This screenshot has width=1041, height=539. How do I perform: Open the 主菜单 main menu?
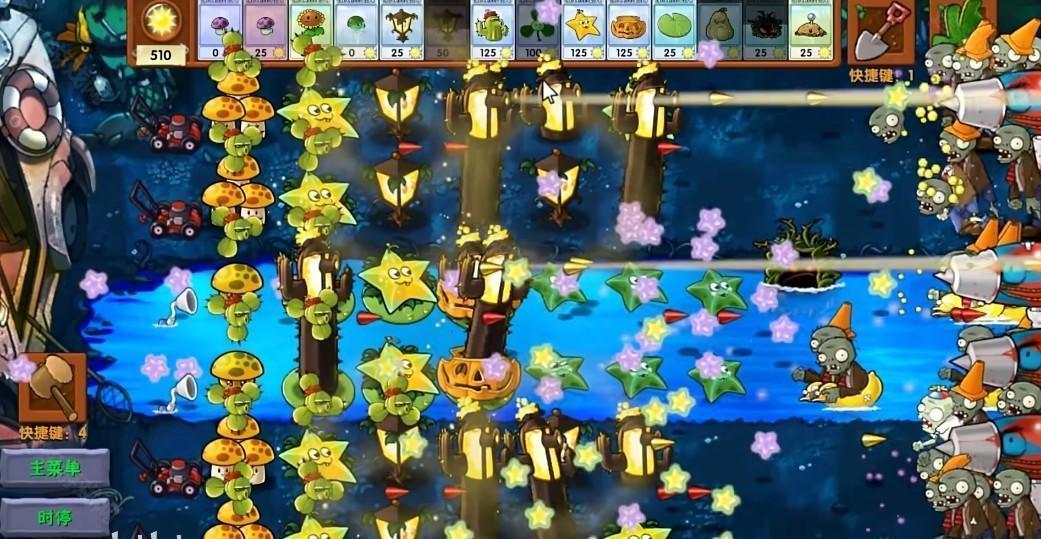click(x=55, y=468)
